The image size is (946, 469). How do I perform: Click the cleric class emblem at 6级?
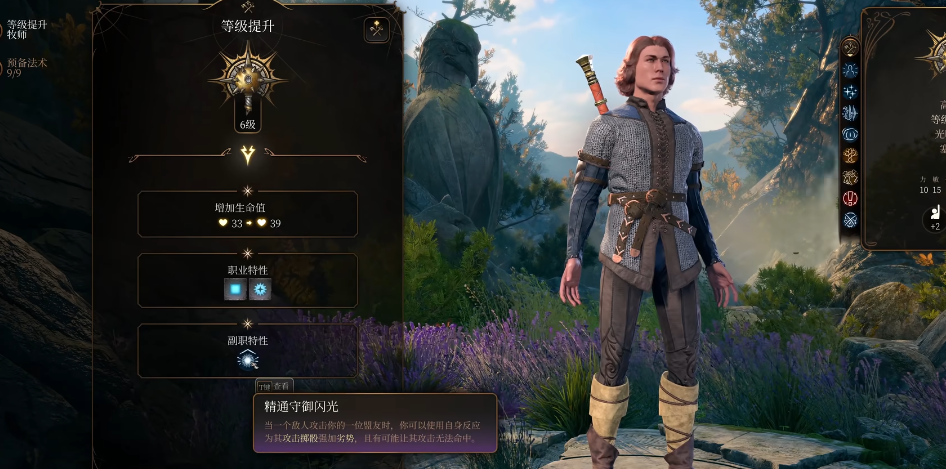coord(247,80)
